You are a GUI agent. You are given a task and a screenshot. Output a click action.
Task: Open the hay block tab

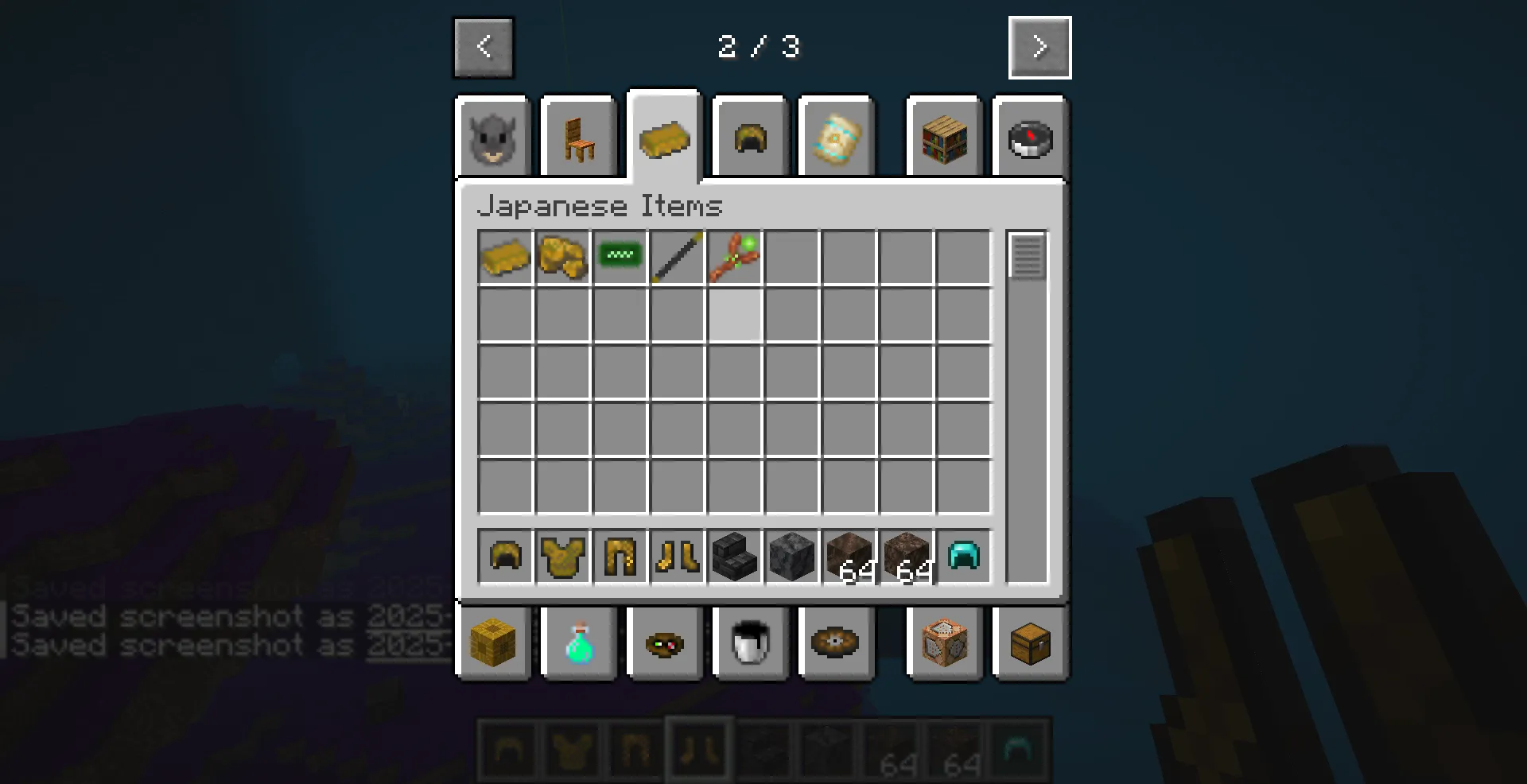pyautogui.click(x=493, y=644)
